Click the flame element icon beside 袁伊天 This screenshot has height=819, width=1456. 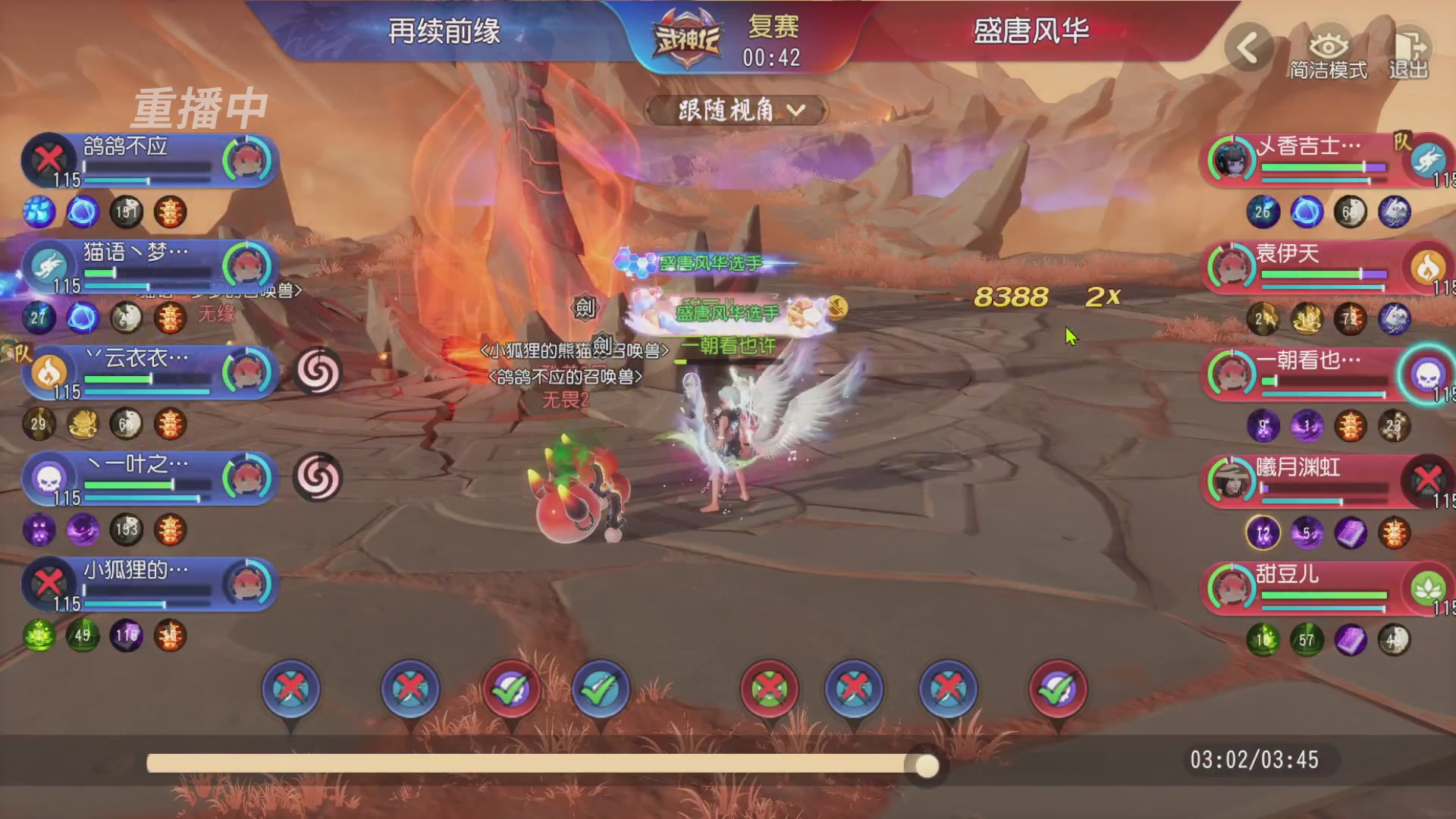(x=1428, y=269)
